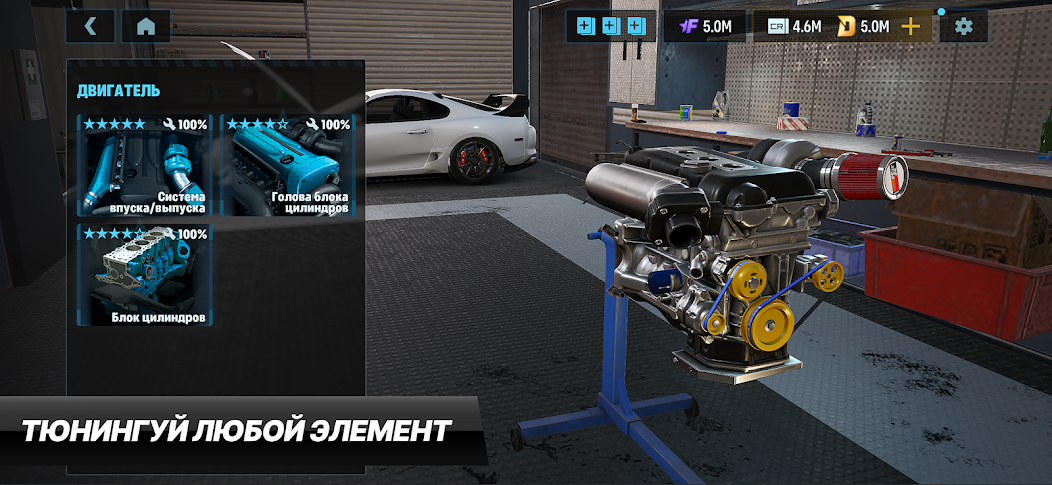Open the home screen button
Viewport: 1052px width, 485px height.
(146, 26)
